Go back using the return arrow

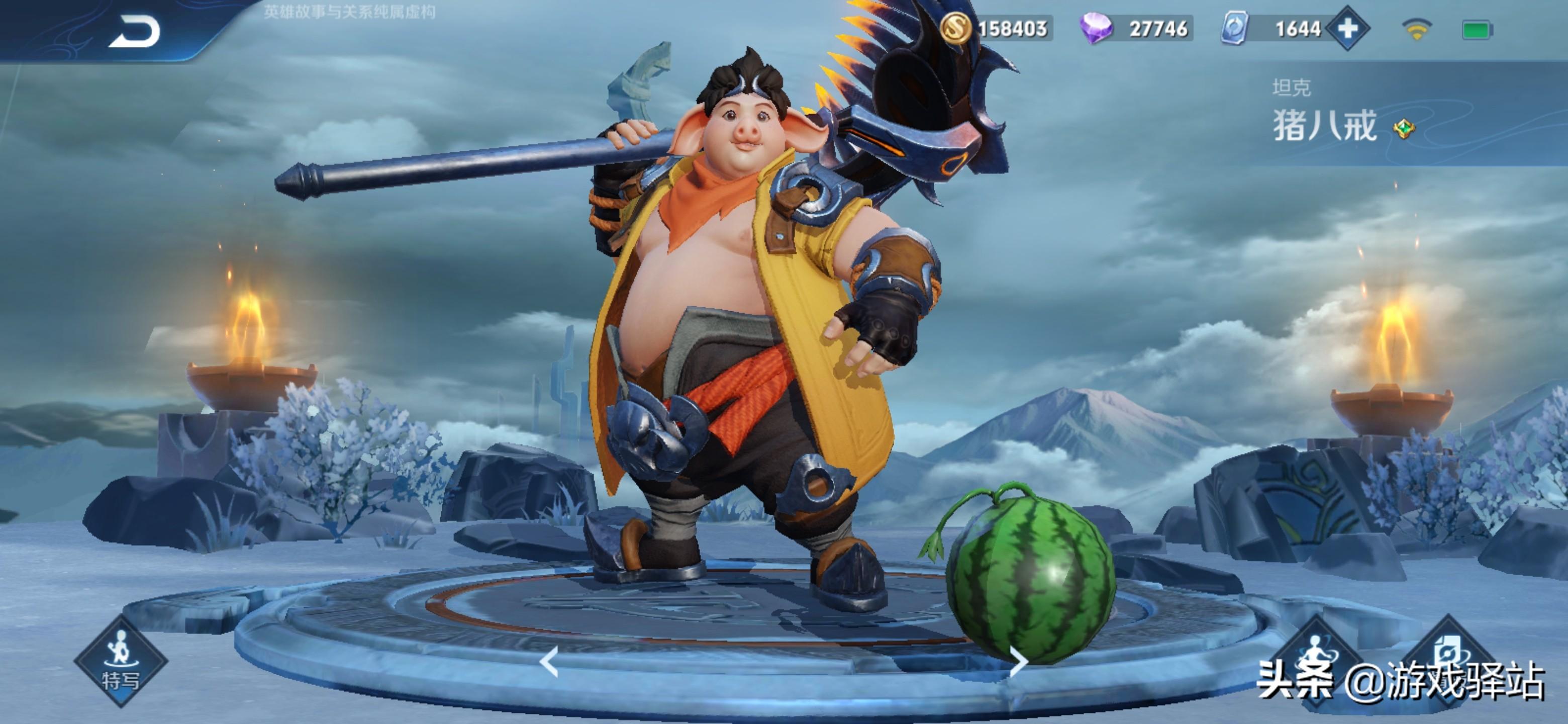(135, 32)
